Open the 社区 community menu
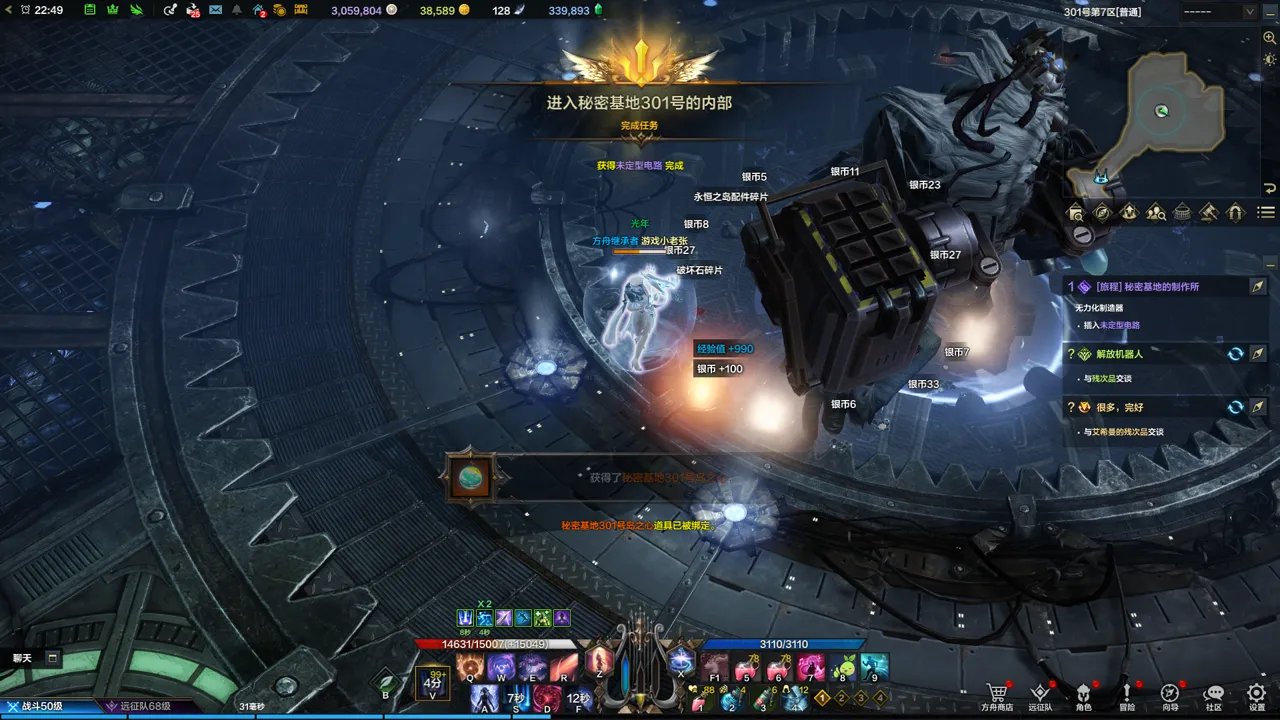The image size is (1280, 720). pos(1213,696)
